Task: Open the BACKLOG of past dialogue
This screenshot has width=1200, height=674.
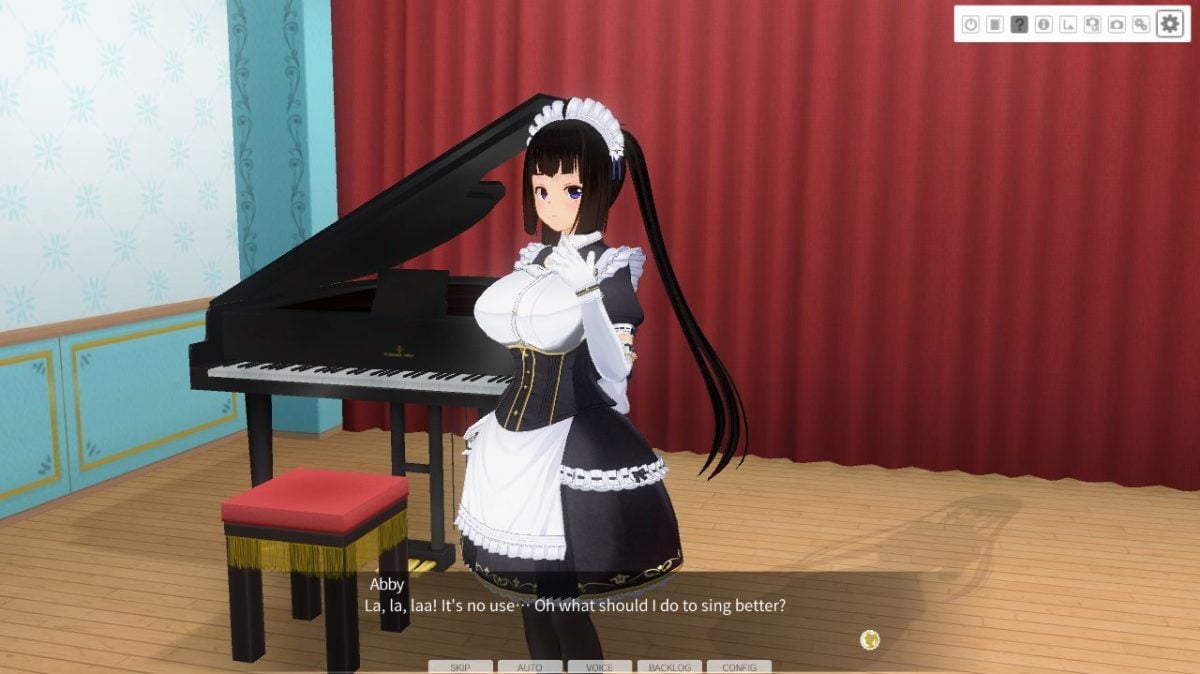Action: [669, 667]
